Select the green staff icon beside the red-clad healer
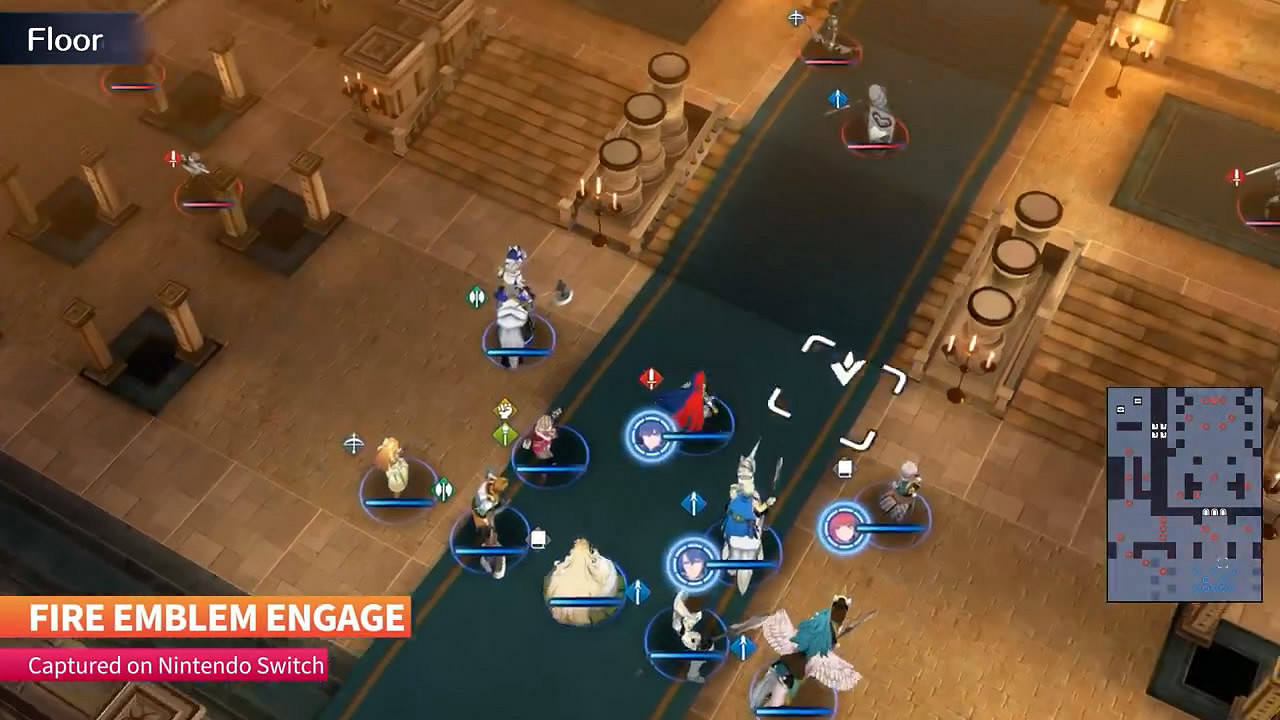Image resolution: width=1280 pixels, height=720 pixels. pos(505,432)
